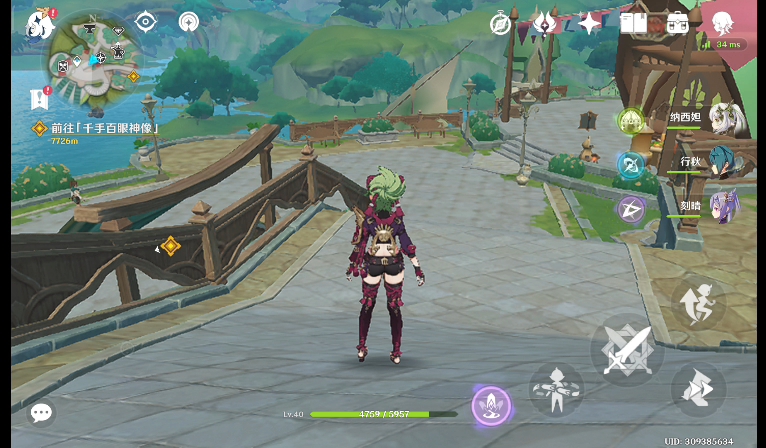
Task: Open the briefcase icon in the top bar
Action: (x=677, y=22)
